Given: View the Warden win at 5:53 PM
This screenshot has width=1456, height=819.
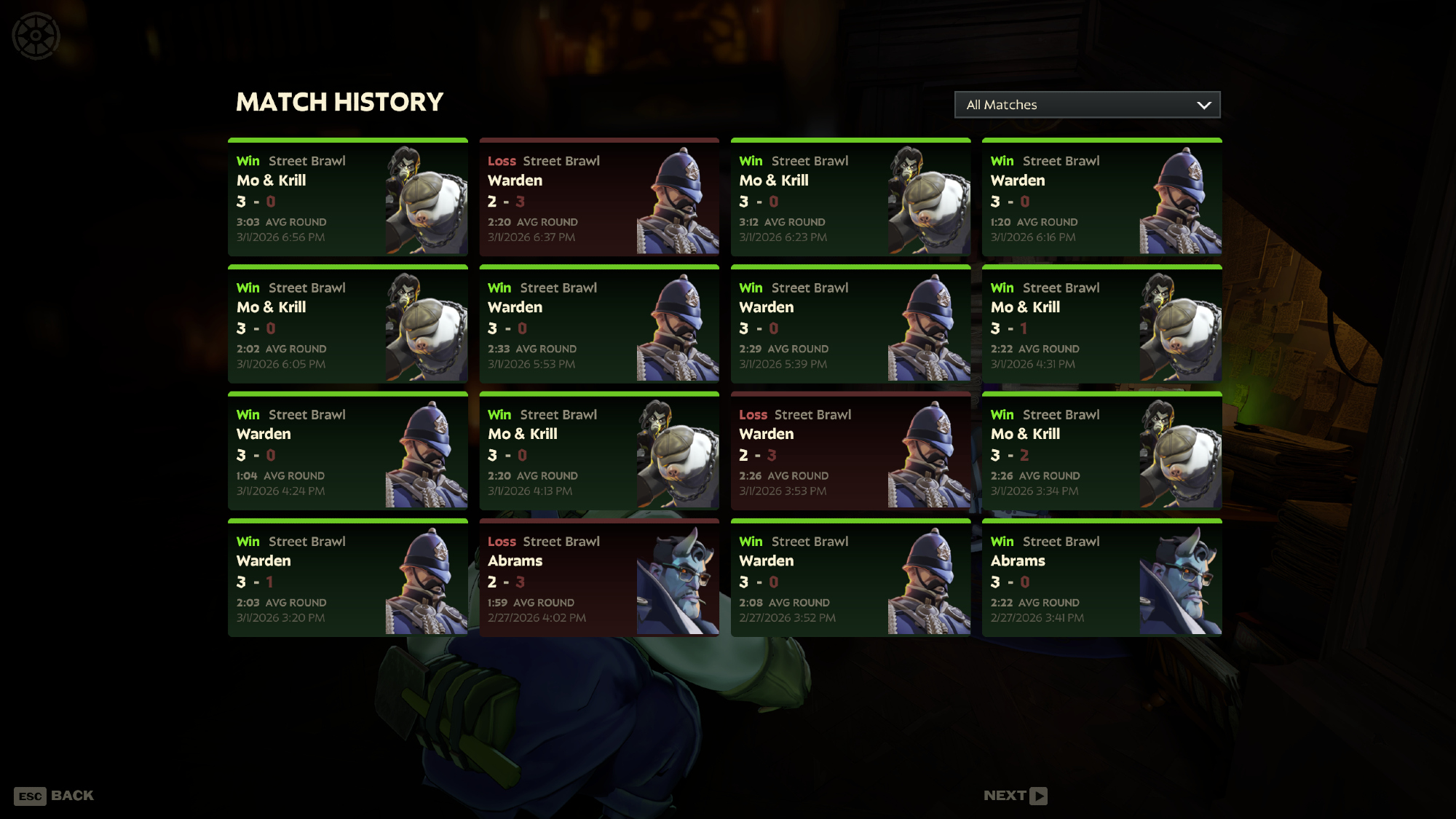Looking at the screenshot, I should (x=599, y=325).
